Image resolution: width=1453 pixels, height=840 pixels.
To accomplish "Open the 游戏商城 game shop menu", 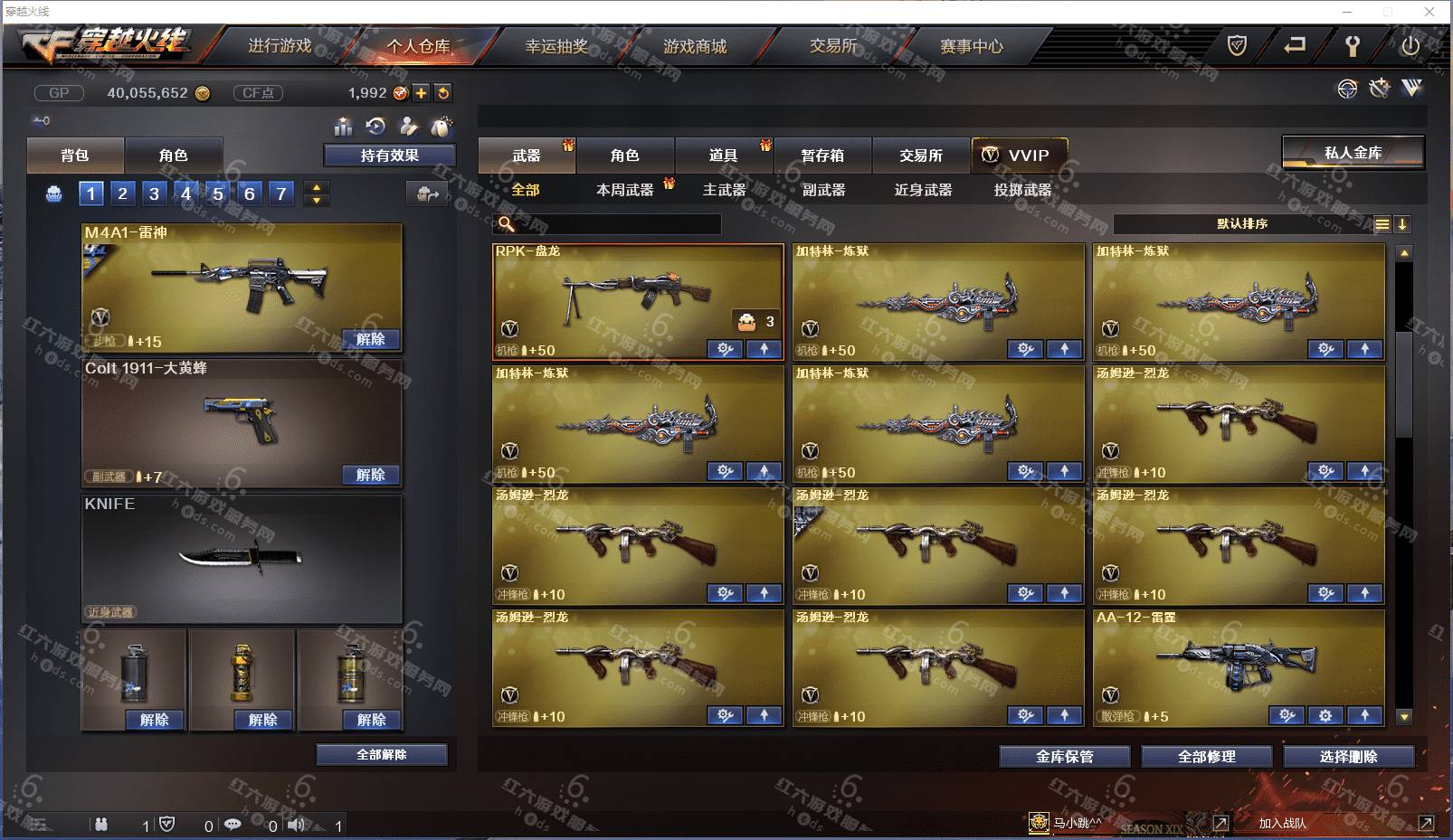I will 695,46.
